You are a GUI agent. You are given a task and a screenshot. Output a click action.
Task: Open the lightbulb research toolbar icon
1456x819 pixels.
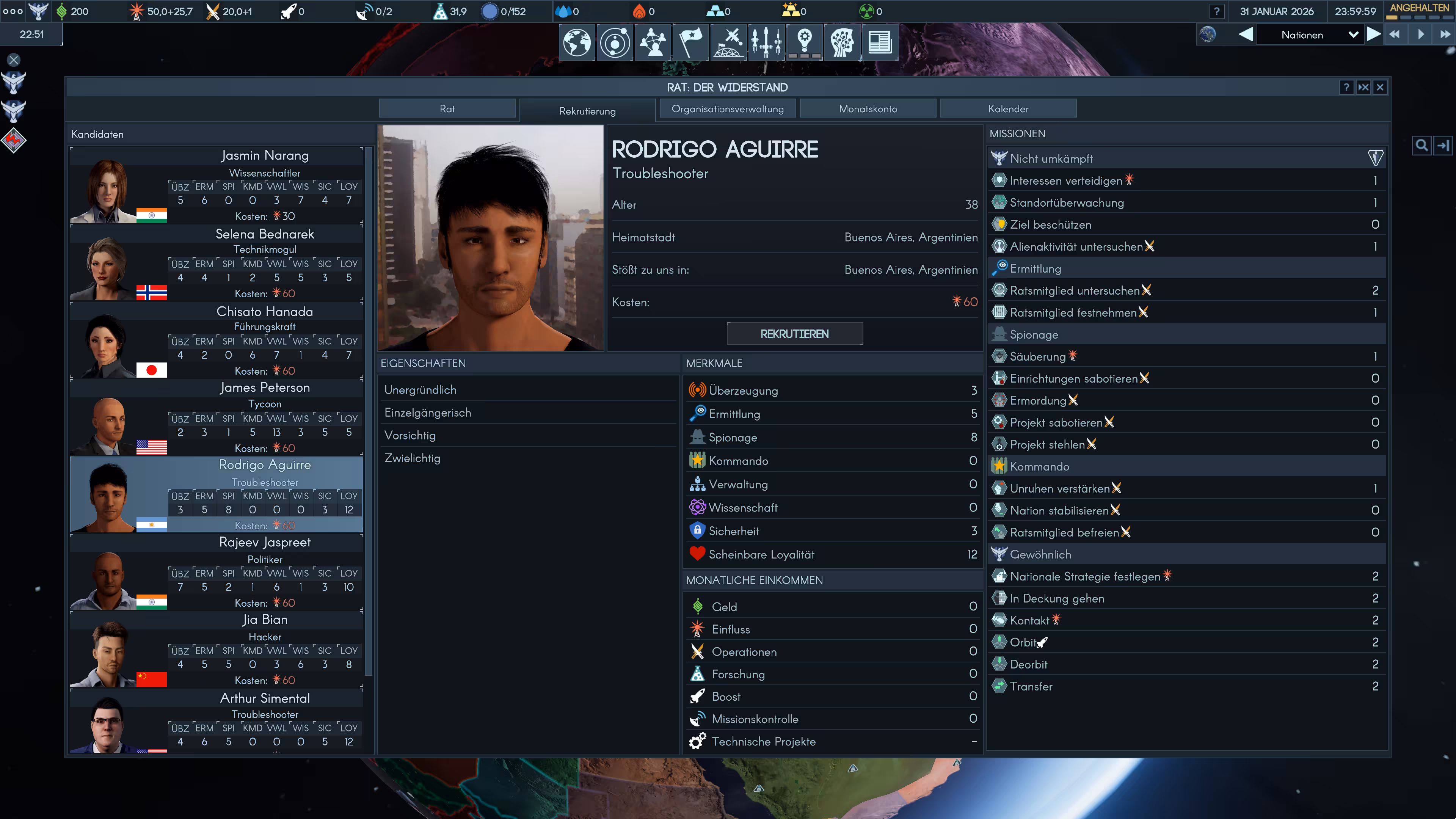pos(804,42)
